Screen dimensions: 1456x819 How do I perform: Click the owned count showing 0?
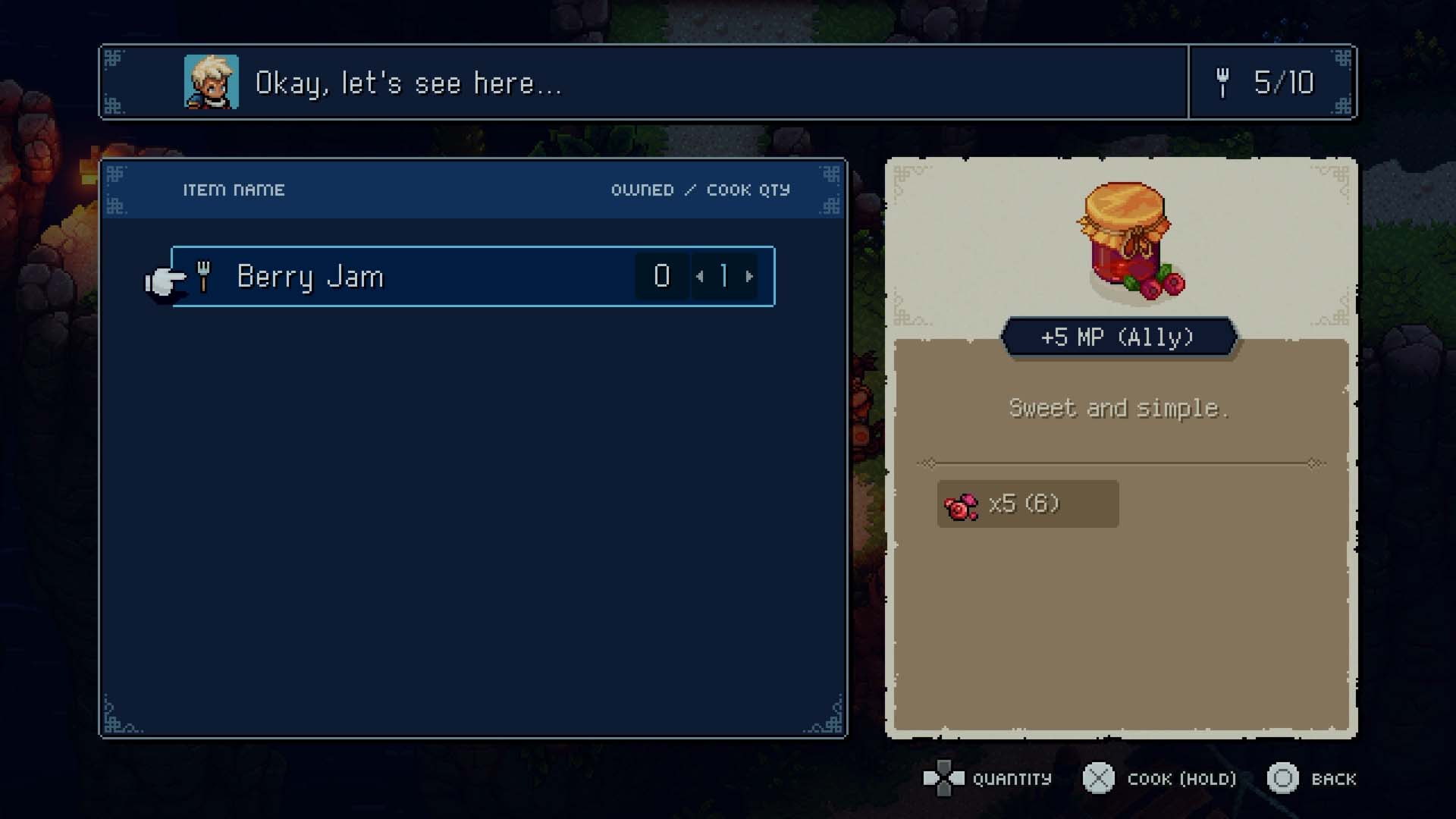pyautogui.click(x=661, y=277)
